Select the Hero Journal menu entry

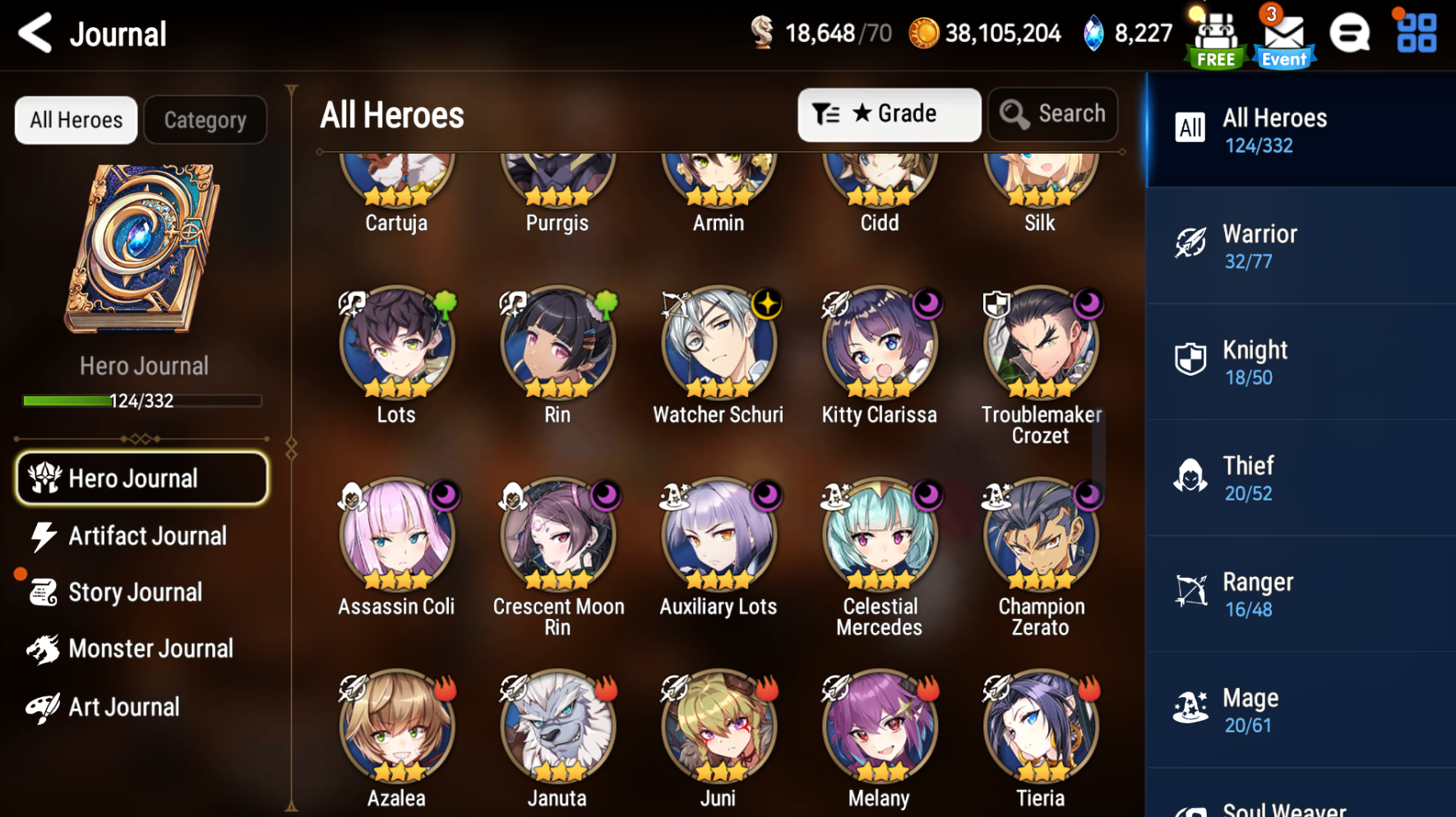pos(141,478)
